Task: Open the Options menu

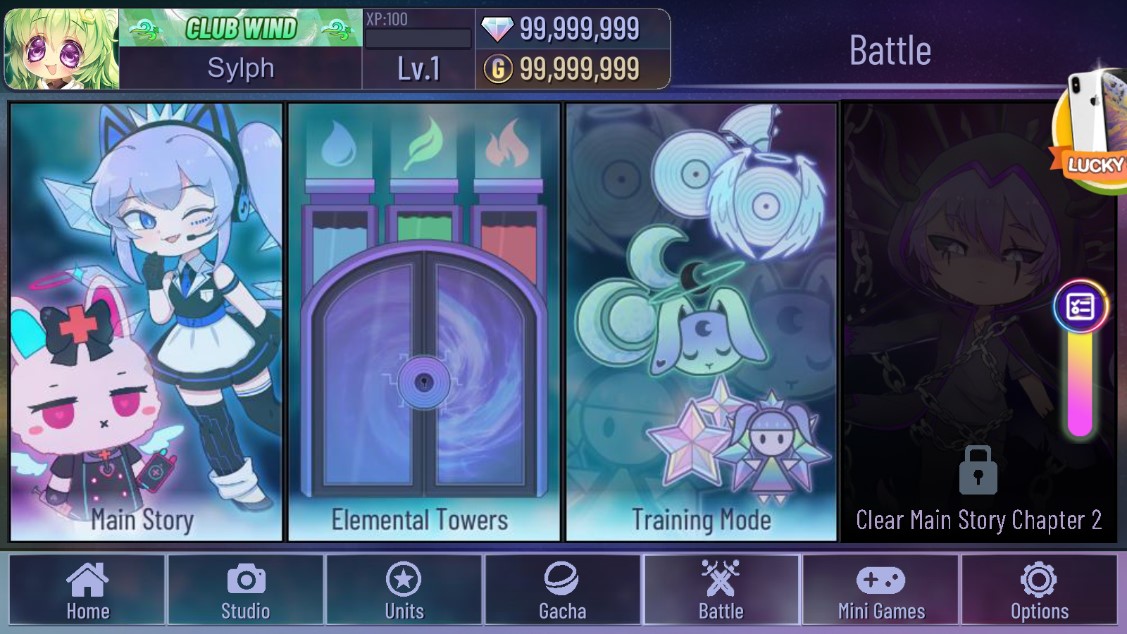Action: tap(1039, 590)
